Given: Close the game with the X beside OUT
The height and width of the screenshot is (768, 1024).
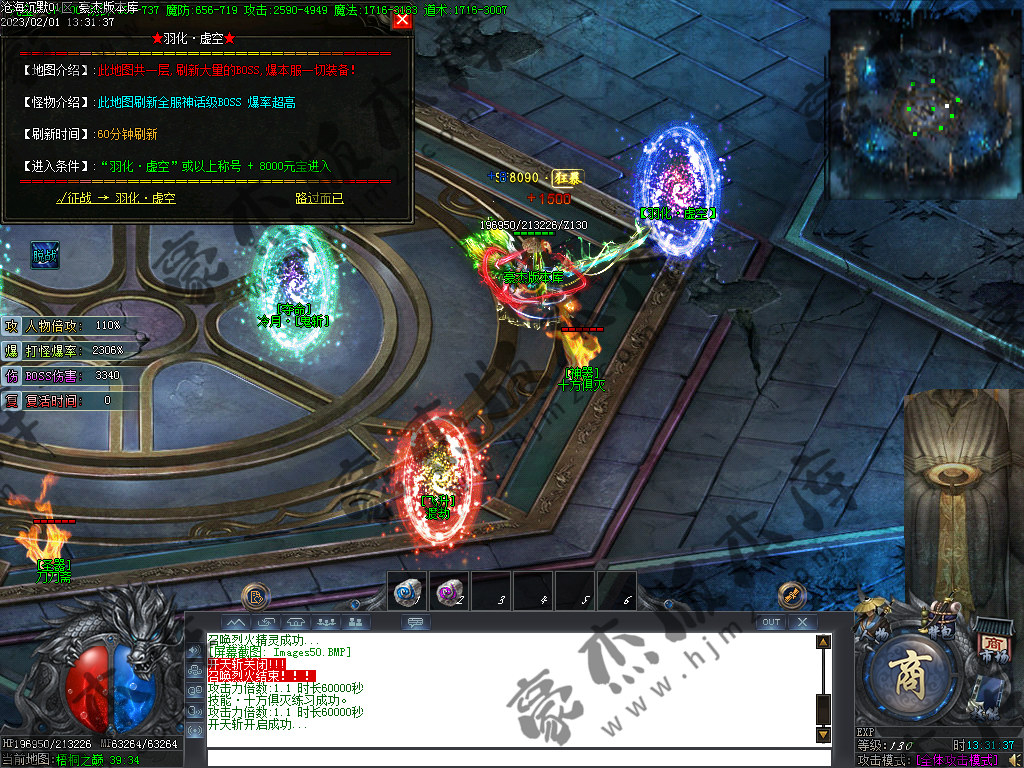Looking at the screenshot, I should [x=802, y=622].
